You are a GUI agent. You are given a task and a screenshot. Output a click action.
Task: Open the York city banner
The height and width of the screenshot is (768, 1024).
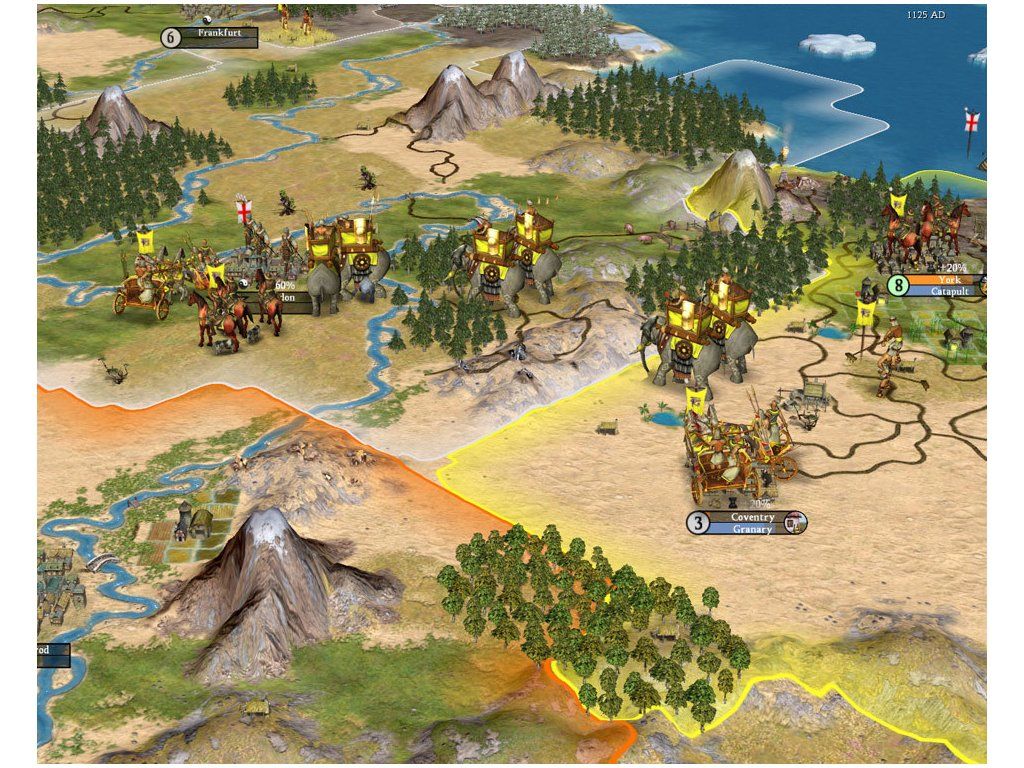(x=946, y=281)
